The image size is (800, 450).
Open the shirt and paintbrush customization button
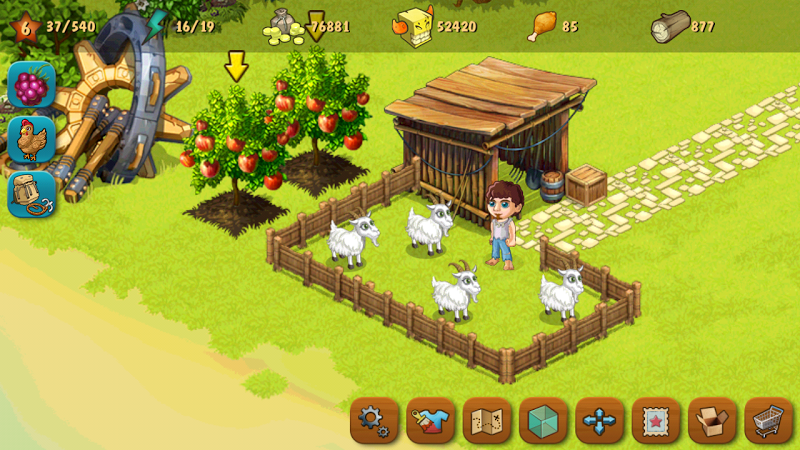[431, 421]
